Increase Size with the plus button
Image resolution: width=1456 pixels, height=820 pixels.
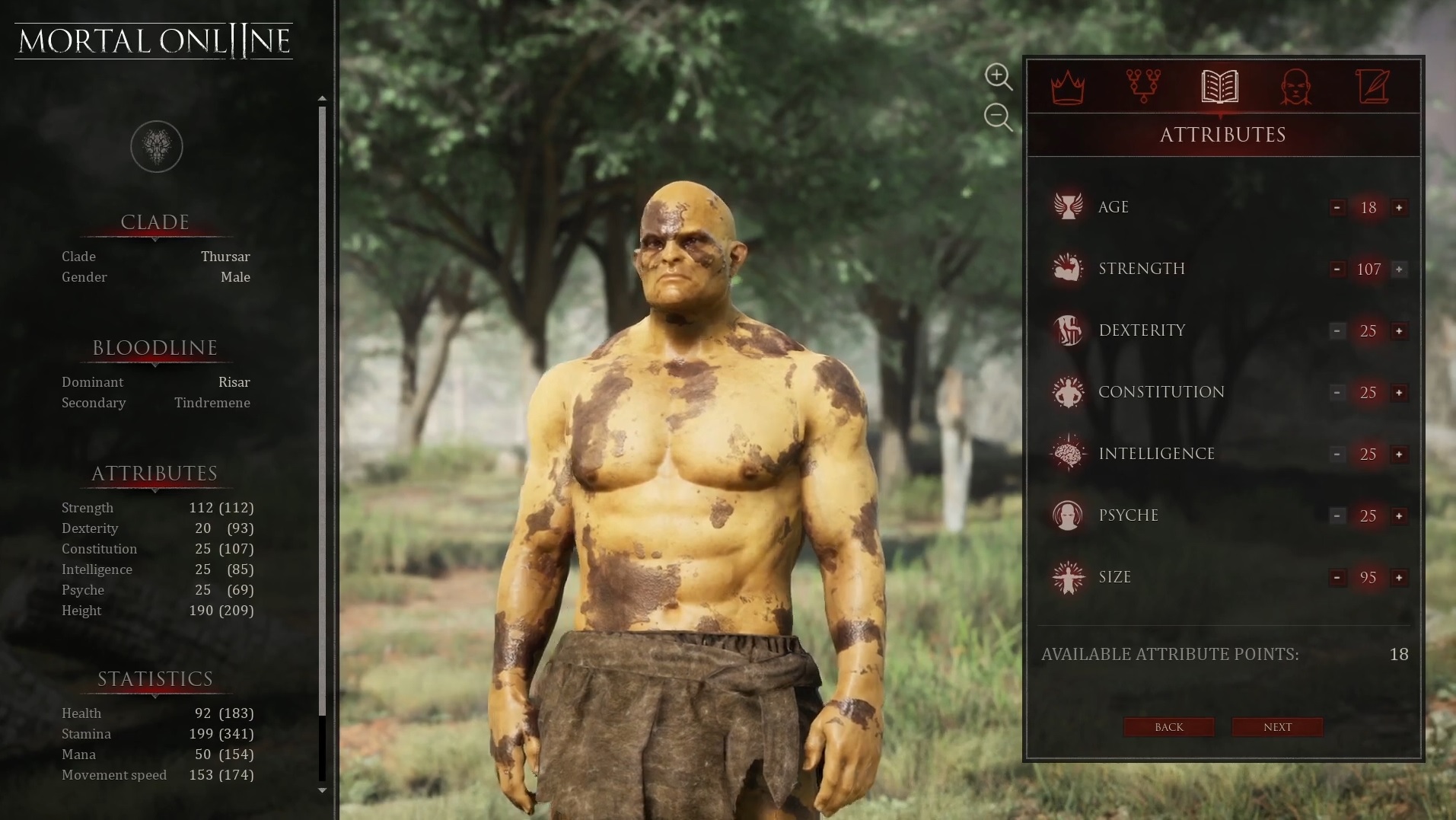click(1399, 578)
